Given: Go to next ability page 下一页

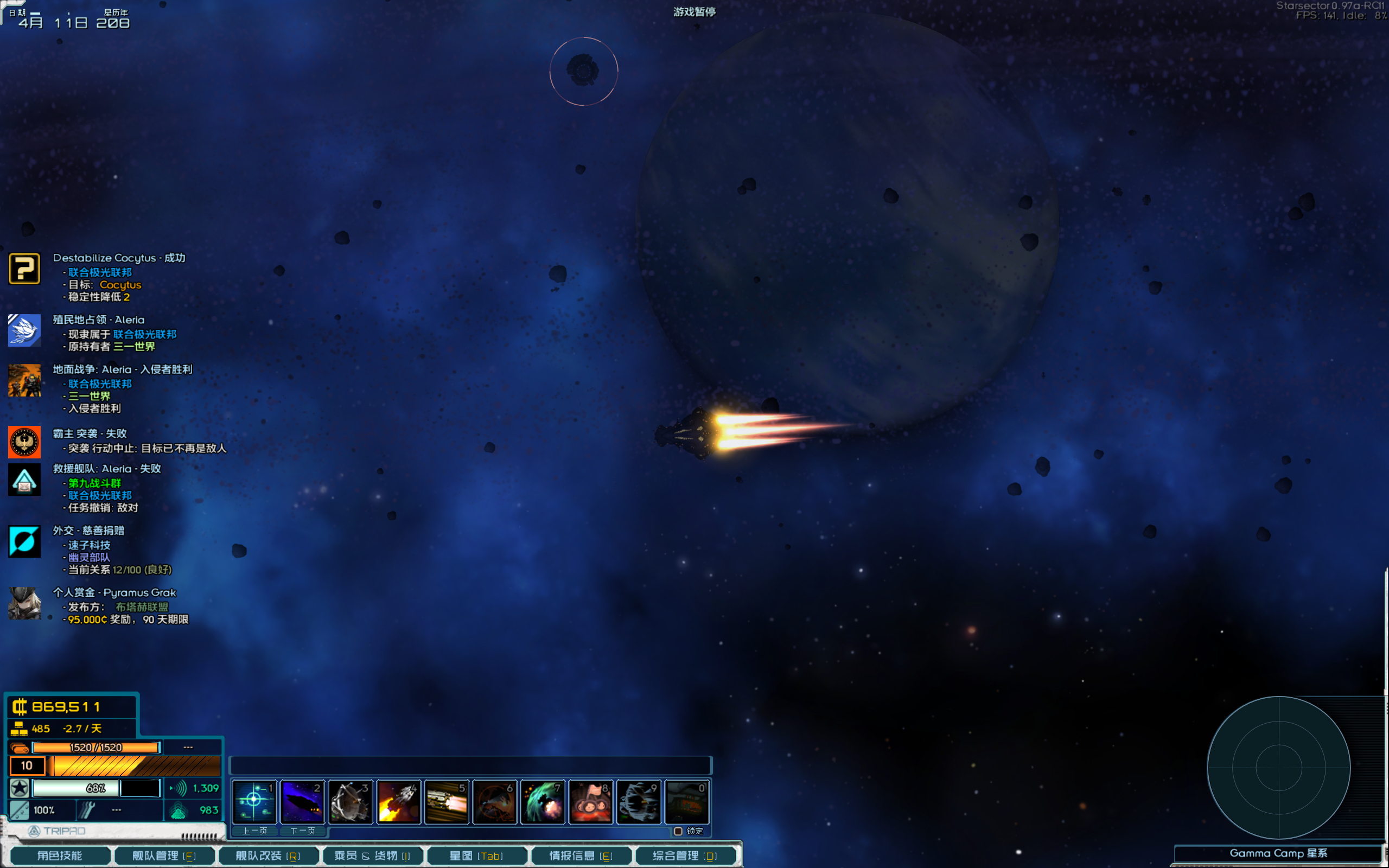Looking at the screenshot, I should tap(302, 831).
